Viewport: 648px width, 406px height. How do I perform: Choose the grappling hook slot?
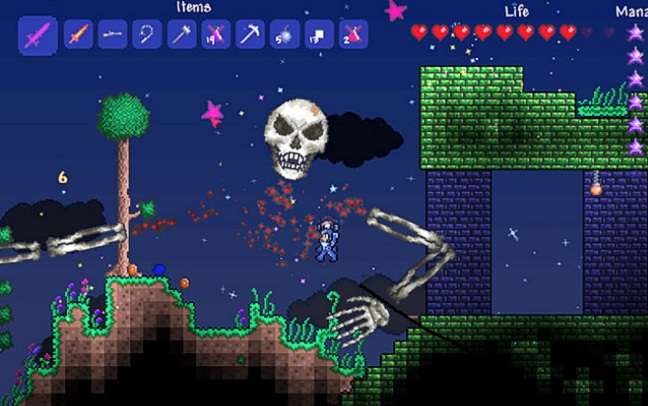click(x=147, y=35)
